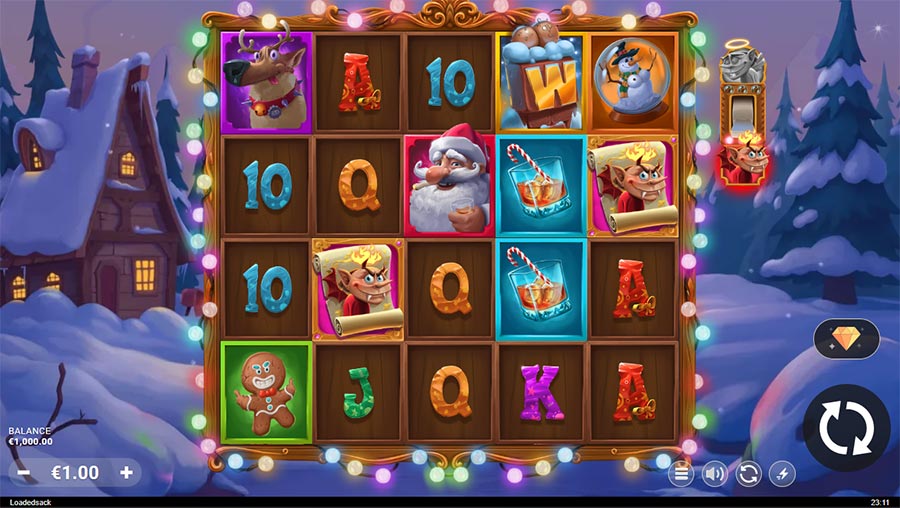Toggle the lightning bolt turbo mode

point(782,474)
